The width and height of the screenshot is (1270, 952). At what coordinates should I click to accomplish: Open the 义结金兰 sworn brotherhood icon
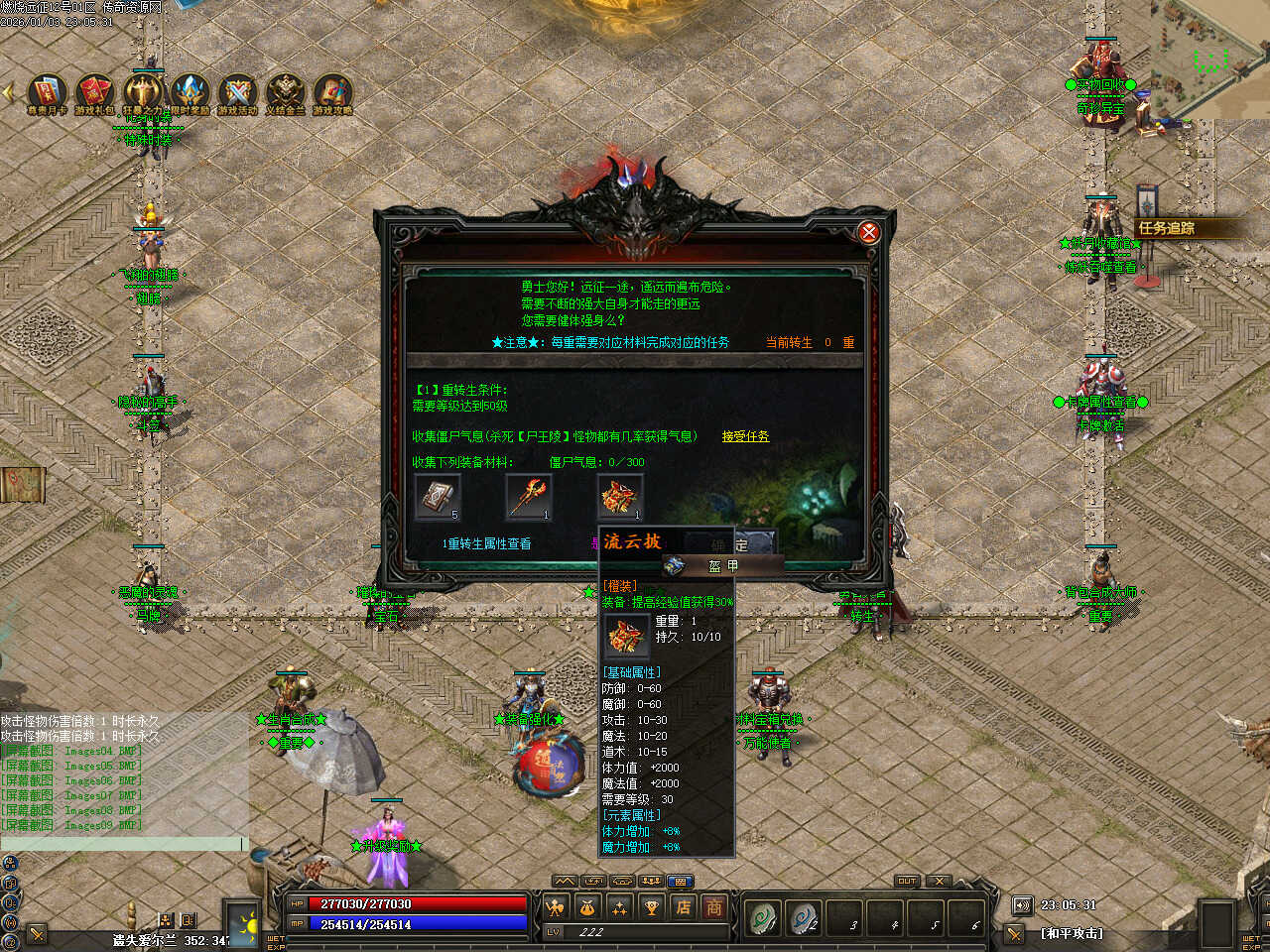point(286,93)
